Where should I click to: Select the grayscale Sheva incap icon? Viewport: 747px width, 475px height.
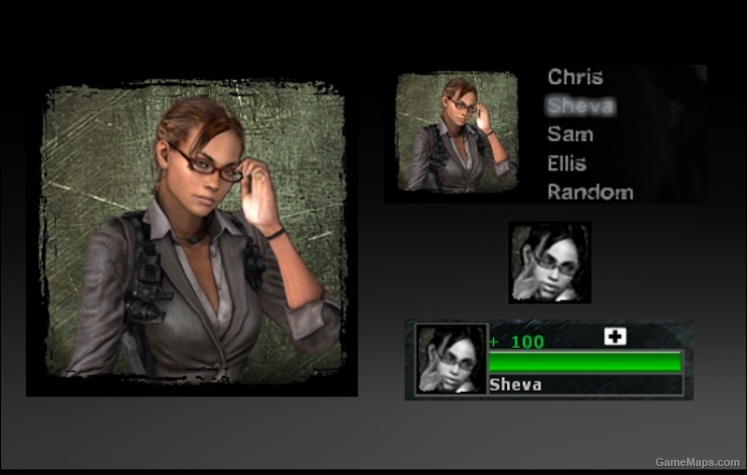point(549,262)
